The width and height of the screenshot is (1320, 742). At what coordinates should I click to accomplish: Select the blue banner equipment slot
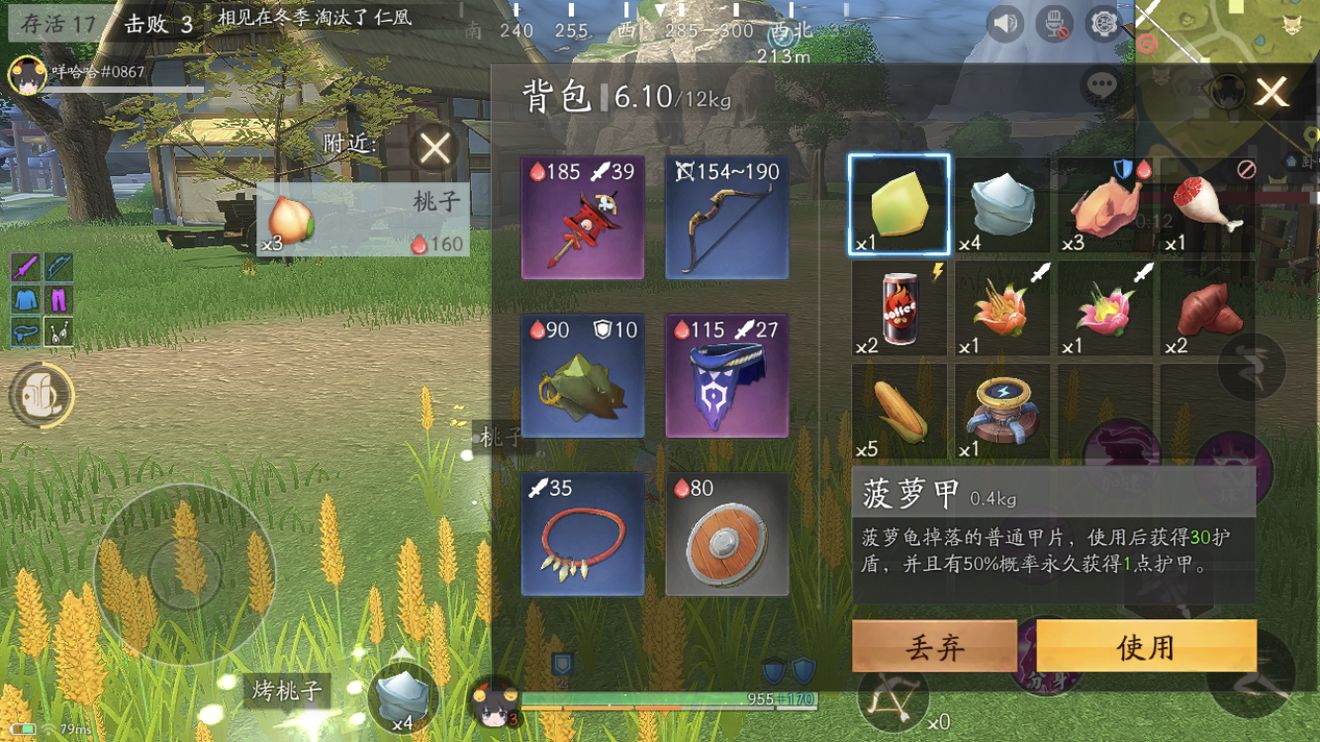coord(727,375)
